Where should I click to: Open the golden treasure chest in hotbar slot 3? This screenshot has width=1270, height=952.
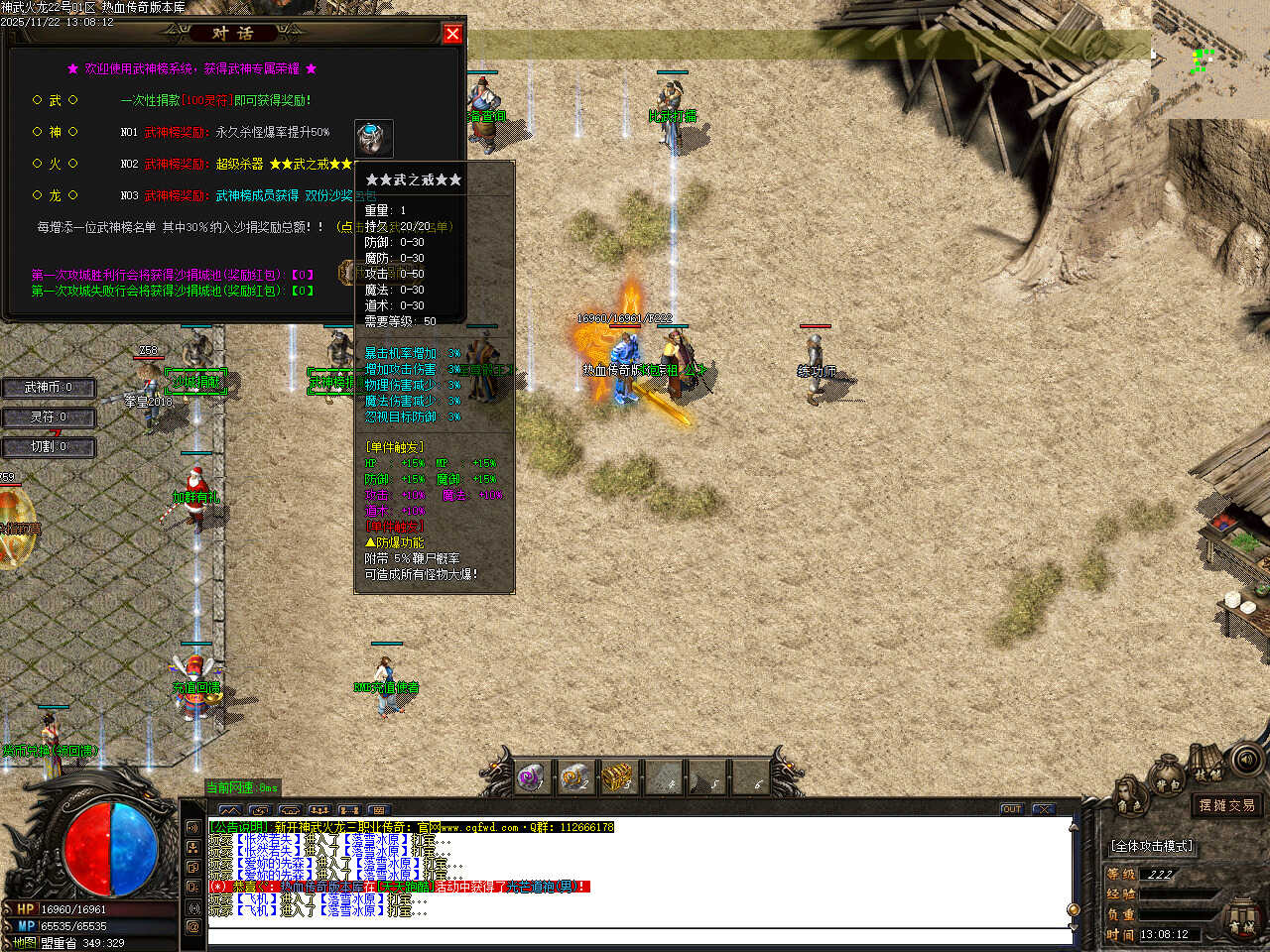[619, 776]
